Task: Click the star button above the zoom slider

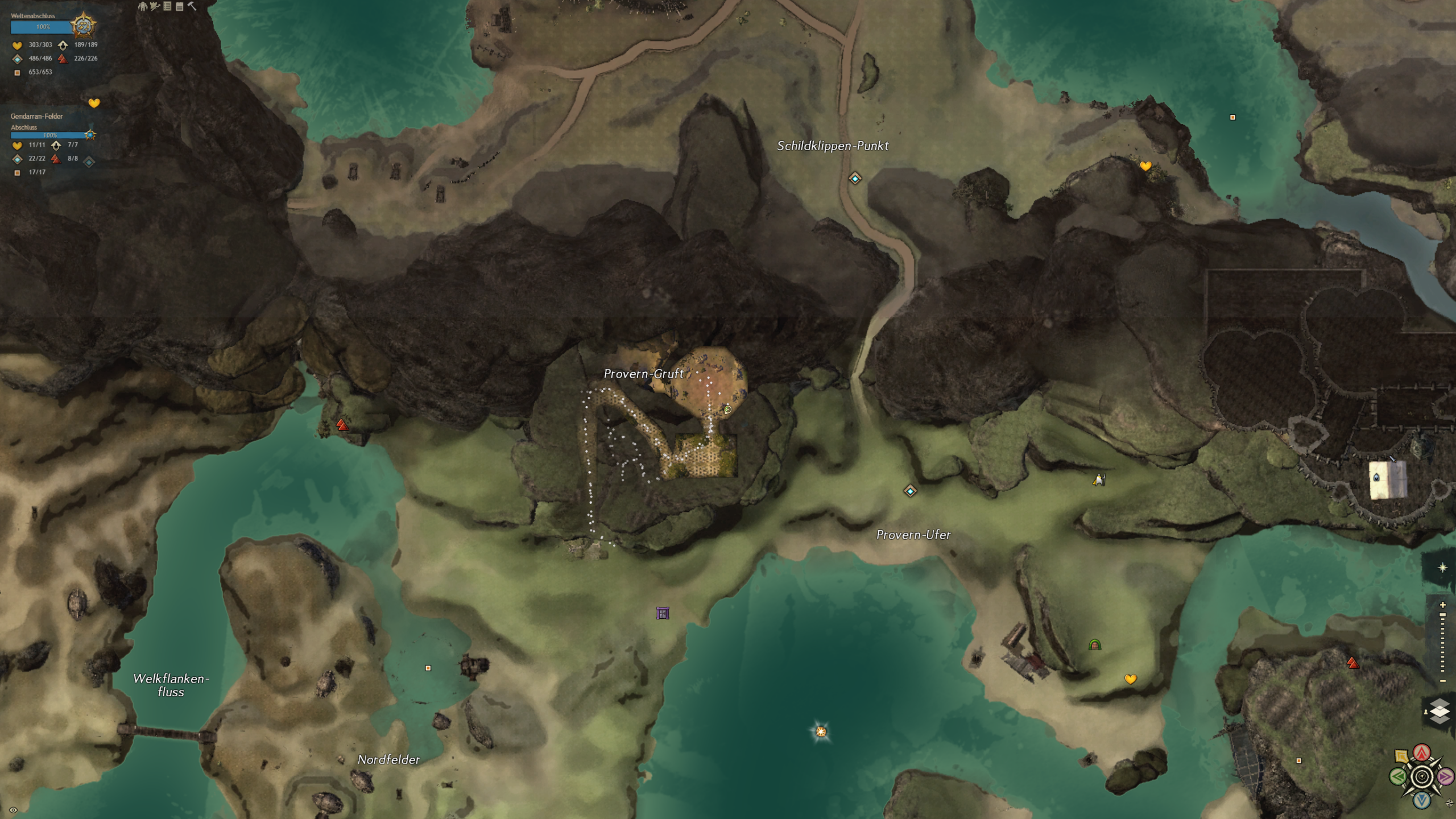Action: coord(1442,568)
